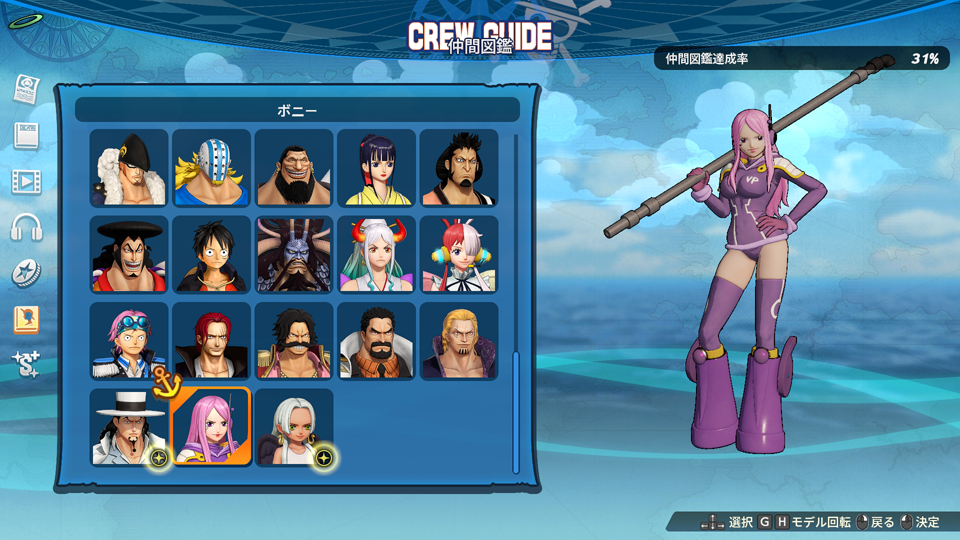
Task: Select the Kin'emon portrait
Action: [458, 168]
